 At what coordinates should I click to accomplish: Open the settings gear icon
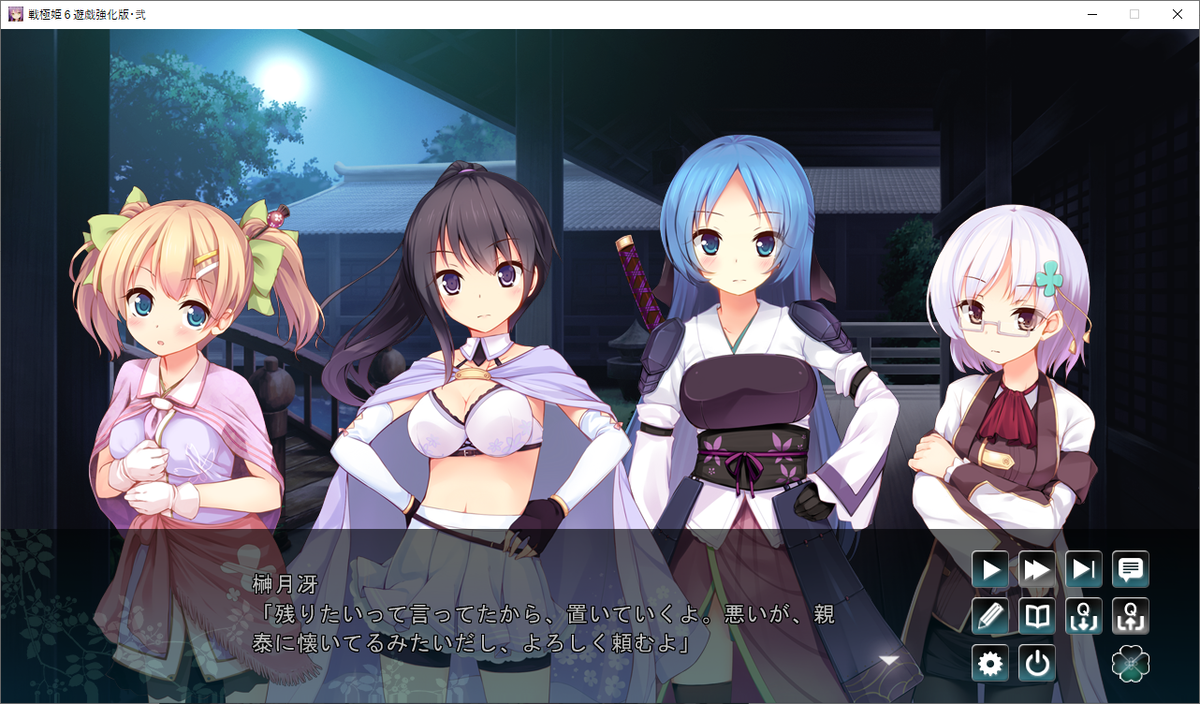click(x=990, y=663)
